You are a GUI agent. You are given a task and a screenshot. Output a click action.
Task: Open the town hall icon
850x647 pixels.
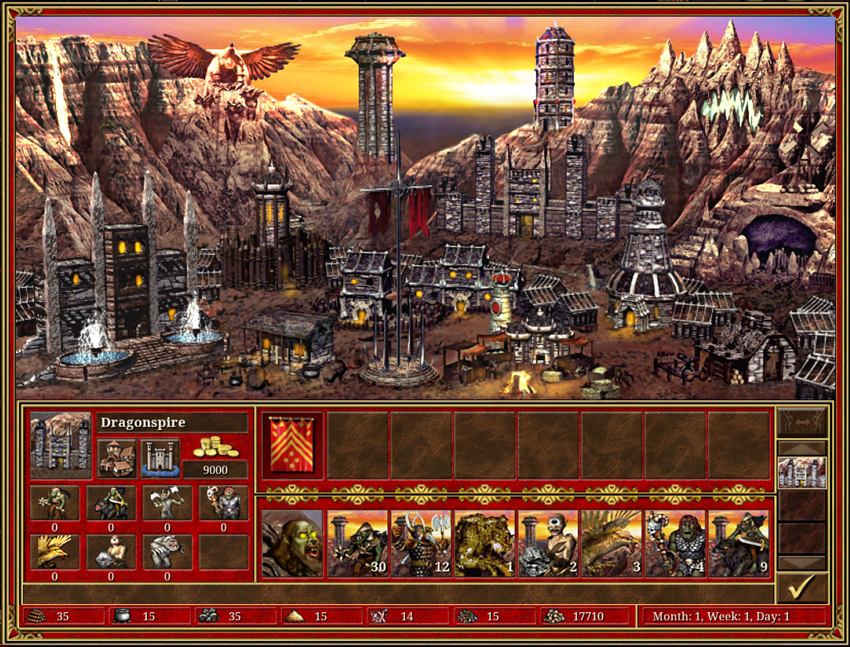pos(117,459)
